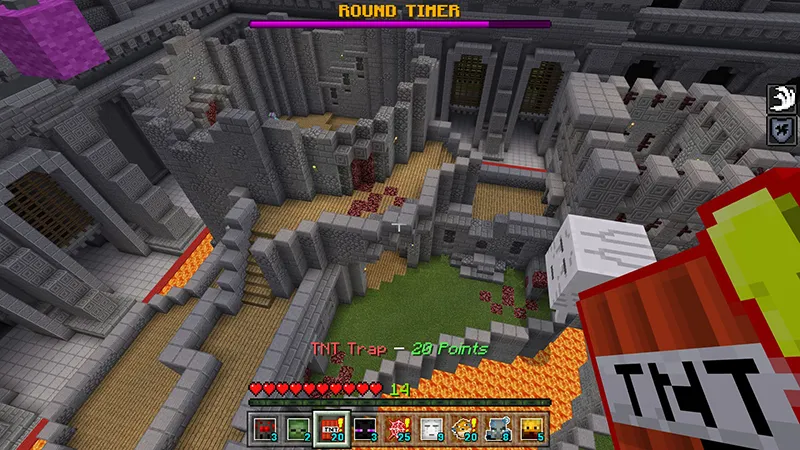This screenshot has width=800, height=450.
Task: Pick the enderman head hotbar slot
Action: click(x=365, y=427)
